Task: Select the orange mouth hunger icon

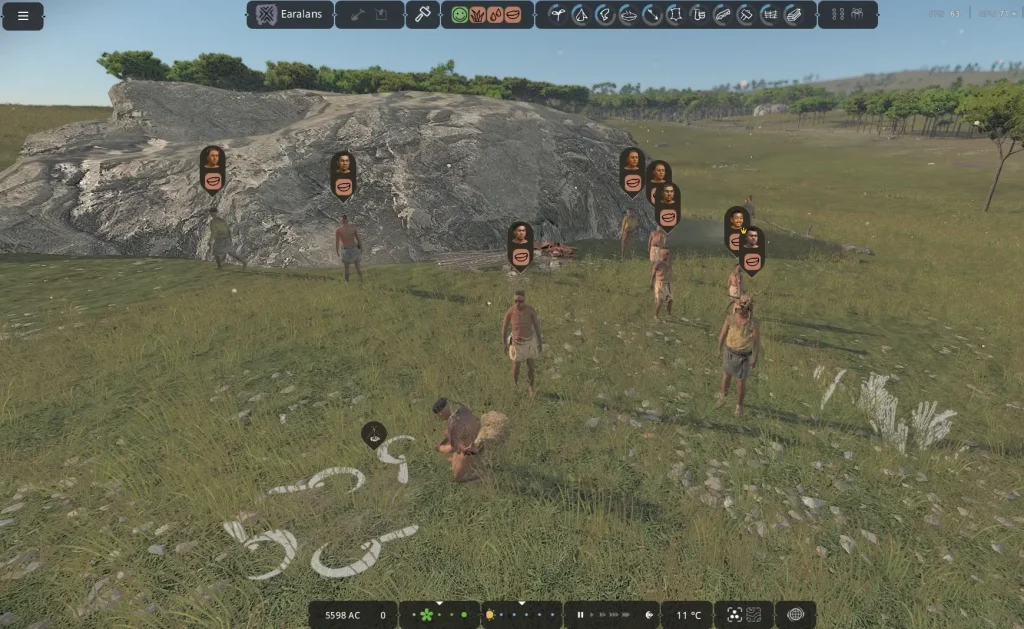Action: pyautogui.click(x=513, y=15)
